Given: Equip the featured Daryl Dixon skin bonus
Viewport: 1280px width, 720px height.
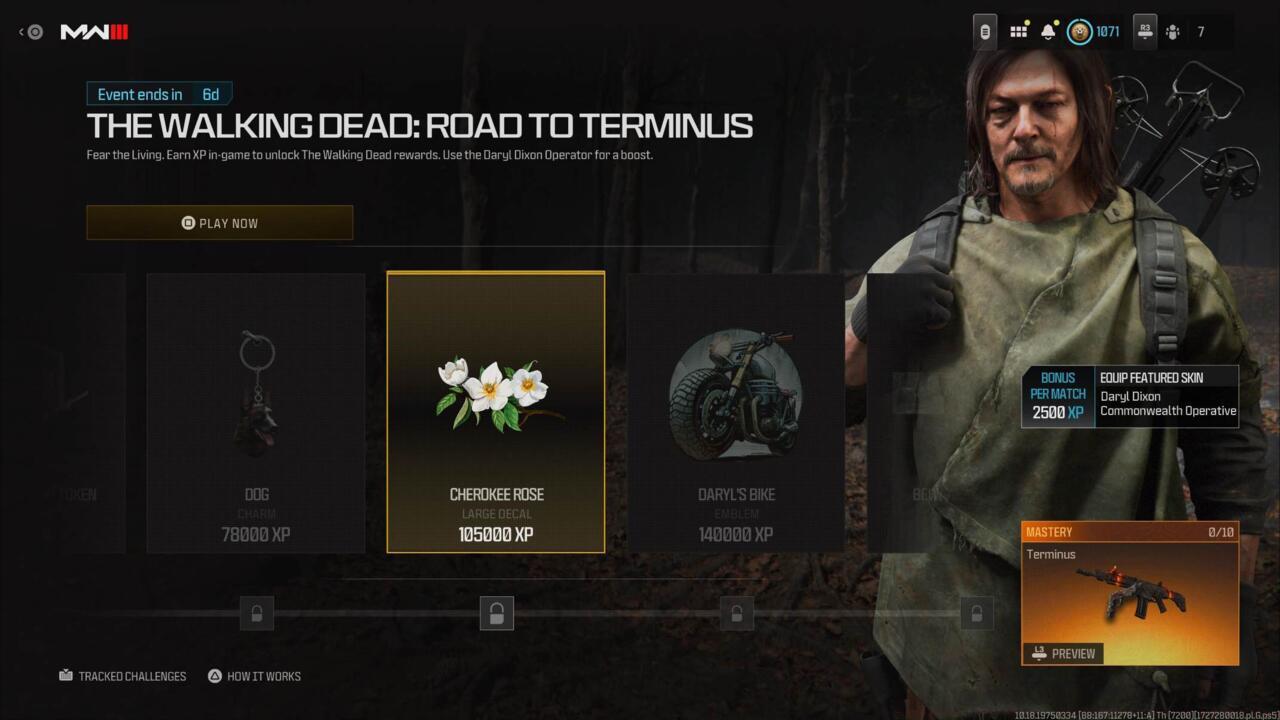Looking at the screenshot, I should (x=1130, y=397).
